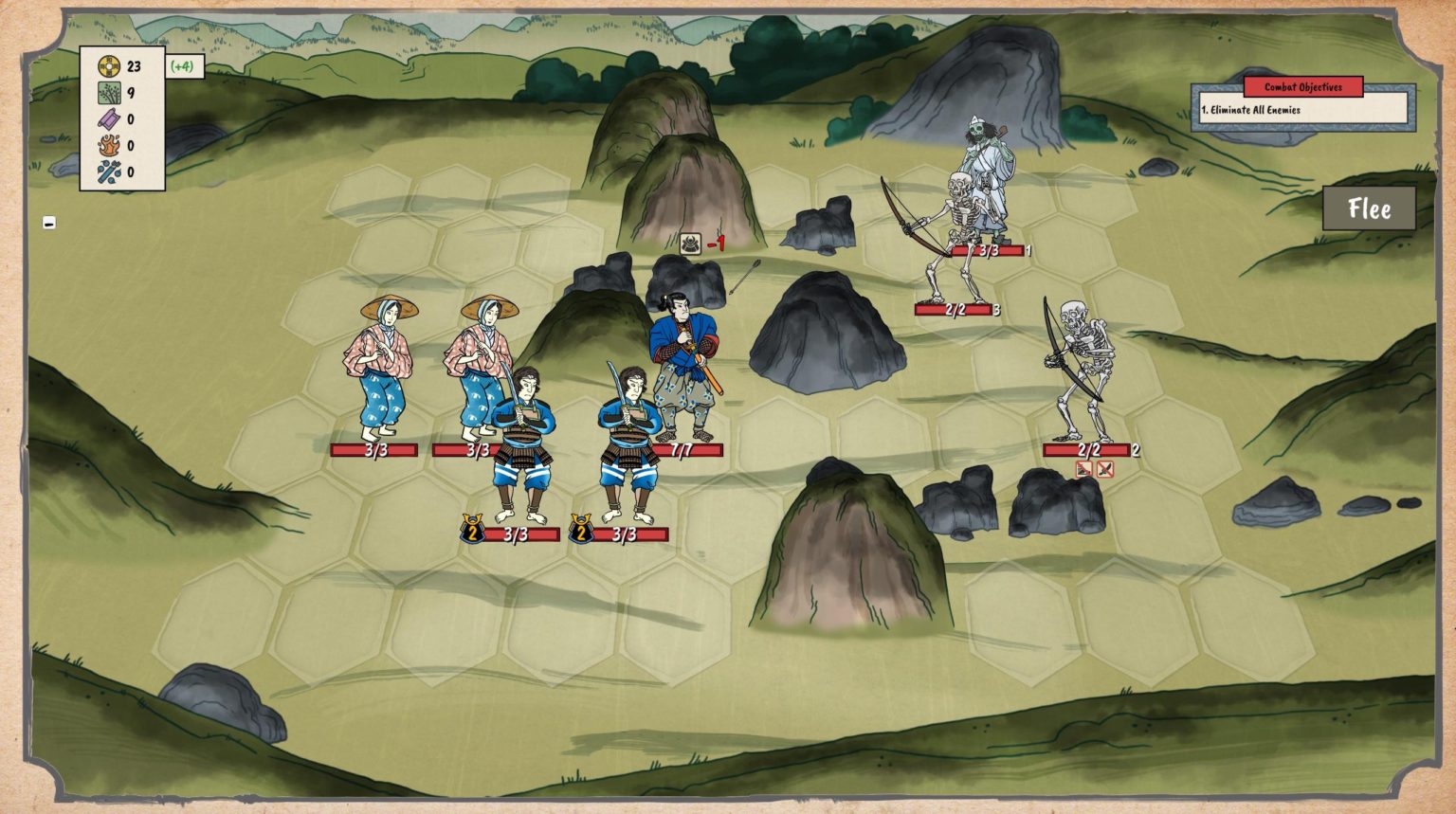Select the gold coin resource icon
1456x814 pixels.
click(109, 66)
